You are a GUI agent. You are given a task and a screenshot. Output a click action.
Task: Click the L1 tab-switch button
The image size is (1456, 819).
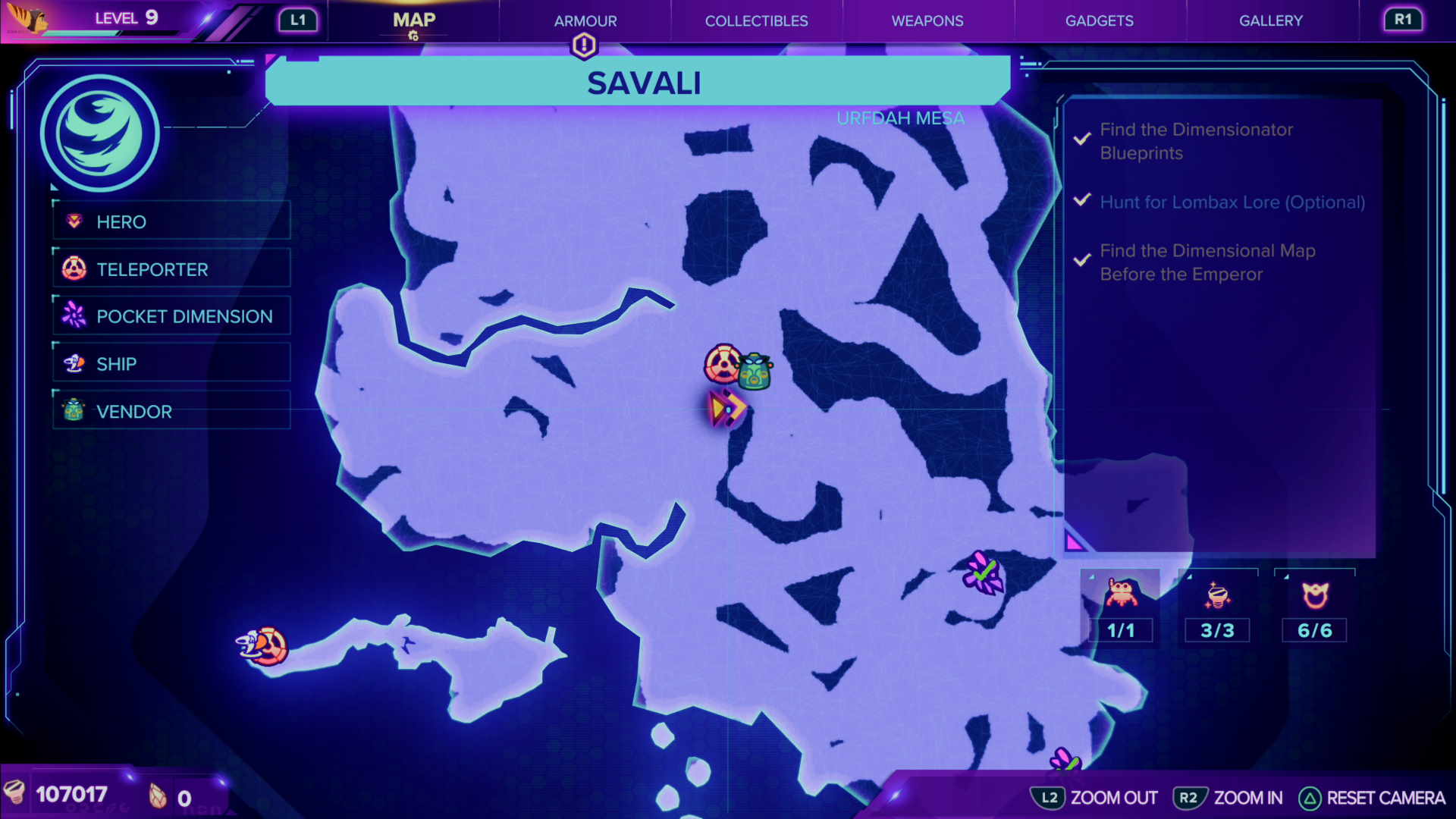pos(298,20)
